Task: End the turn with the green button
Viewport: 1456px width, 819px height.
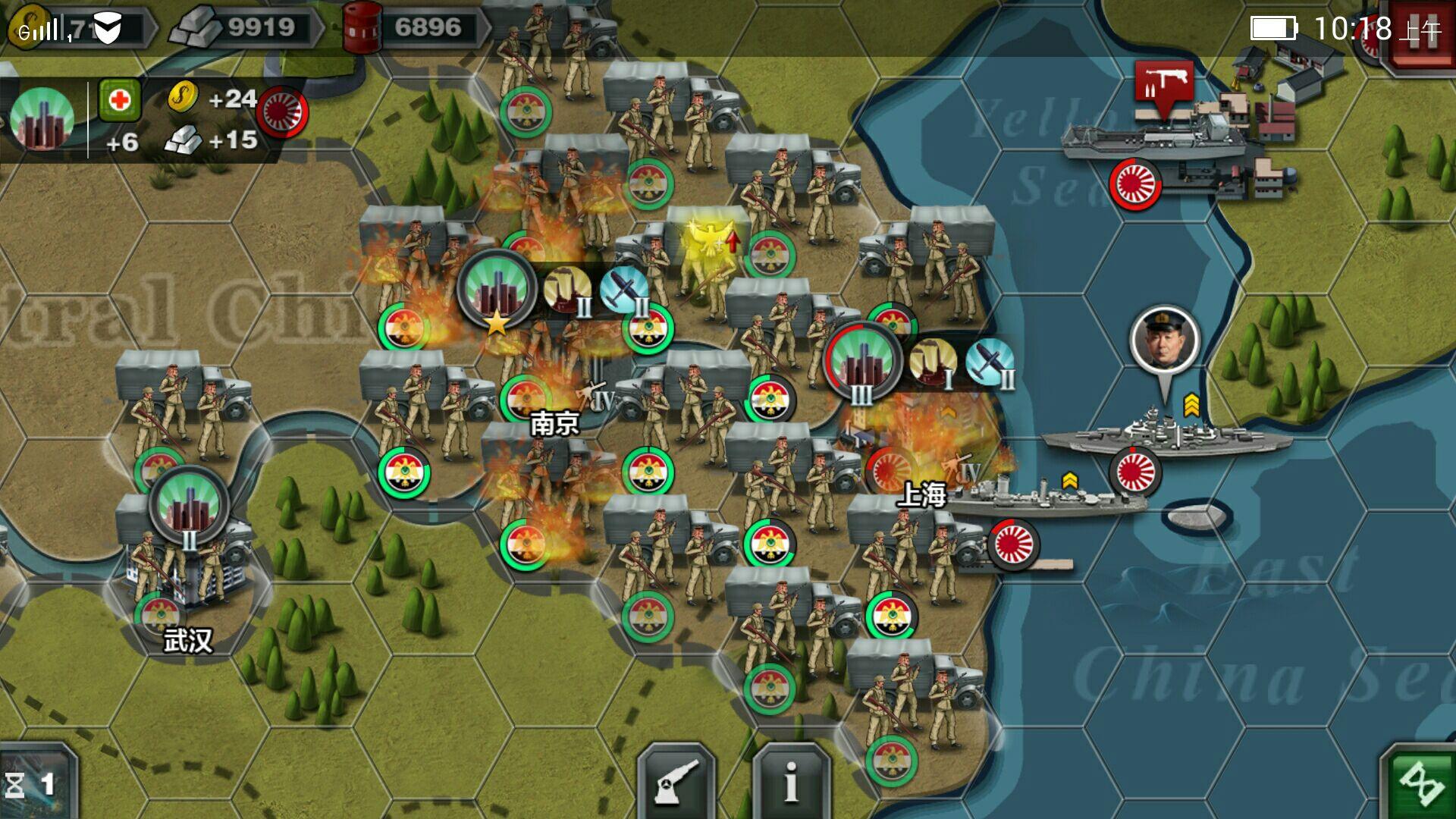Action: pyautogui.click(x=1420, y=781)
